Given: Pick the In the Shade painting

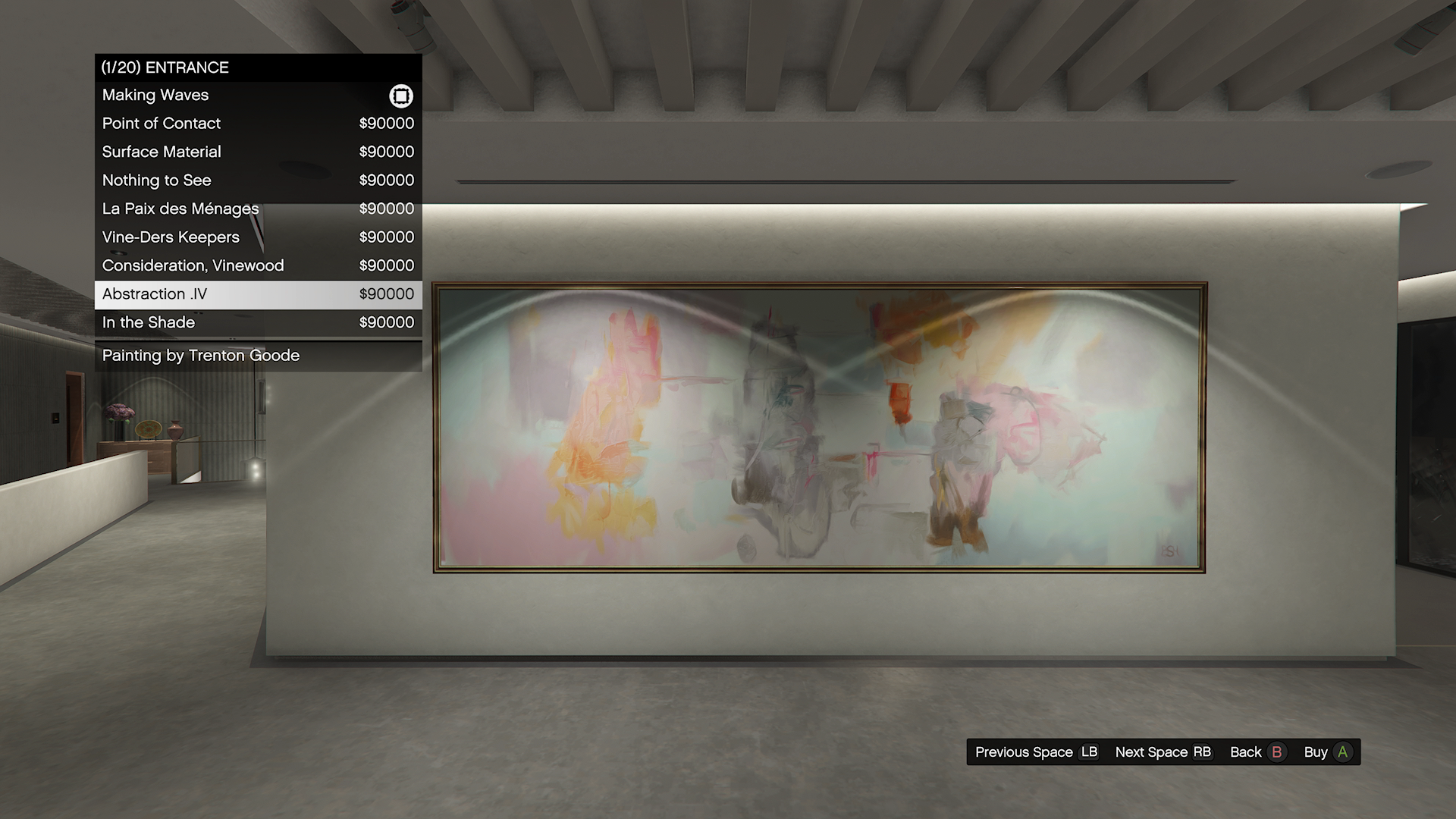Looking at the screenshot, I should pyautogui.click(x=258, y=322).
